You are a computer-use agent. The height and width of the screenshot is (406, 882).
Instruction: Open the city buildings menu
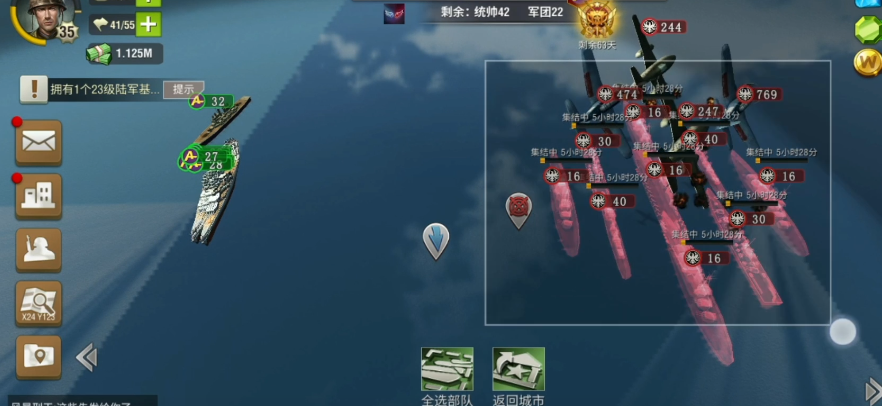click(38, 196)
